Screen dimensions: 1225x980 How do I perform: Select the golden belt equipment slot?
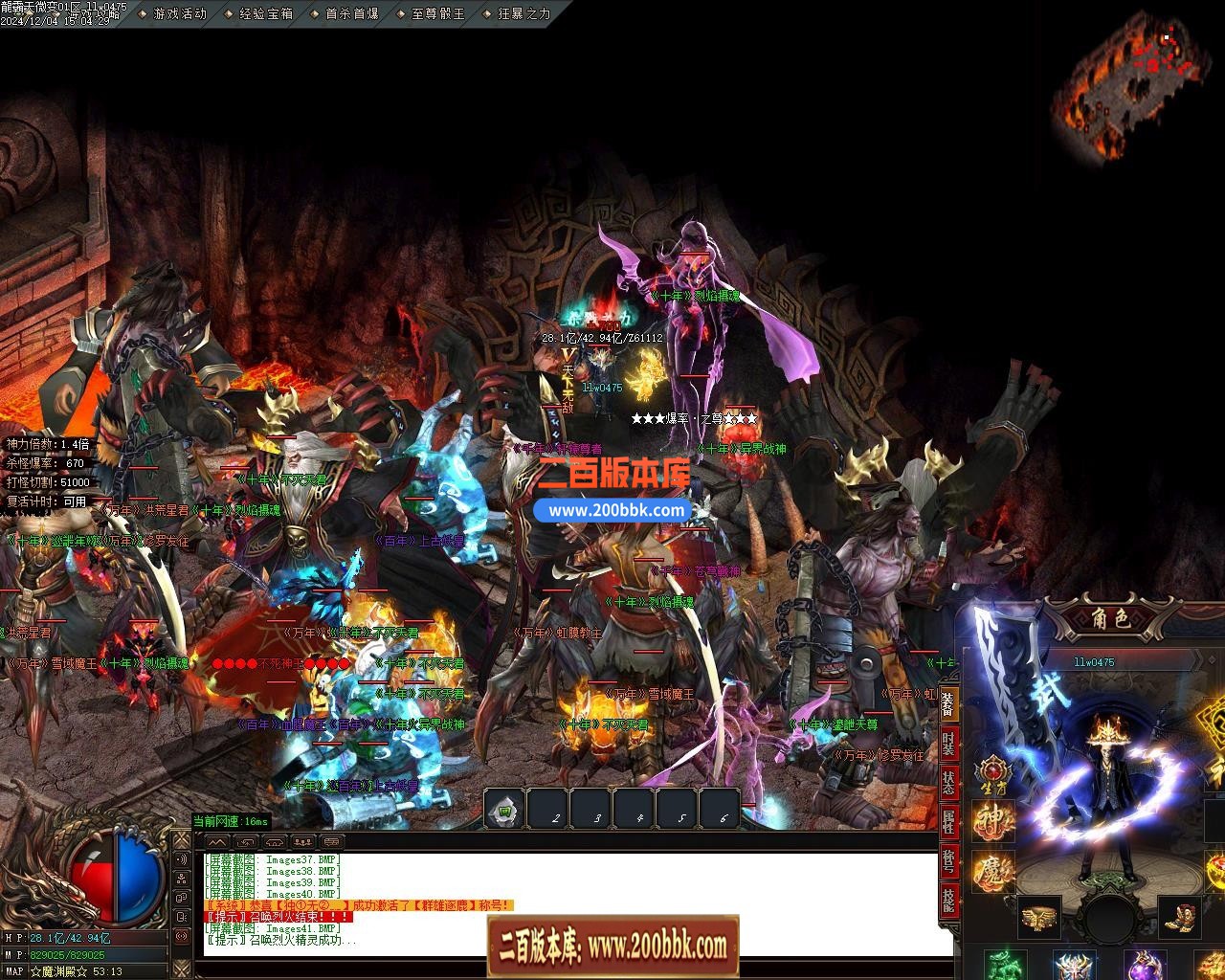(x=1038, y=917)
